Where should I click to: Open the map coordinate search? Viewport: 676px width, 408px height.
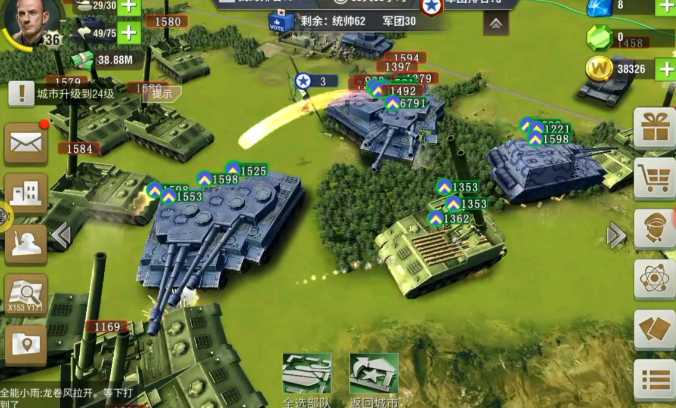[26, 294]
